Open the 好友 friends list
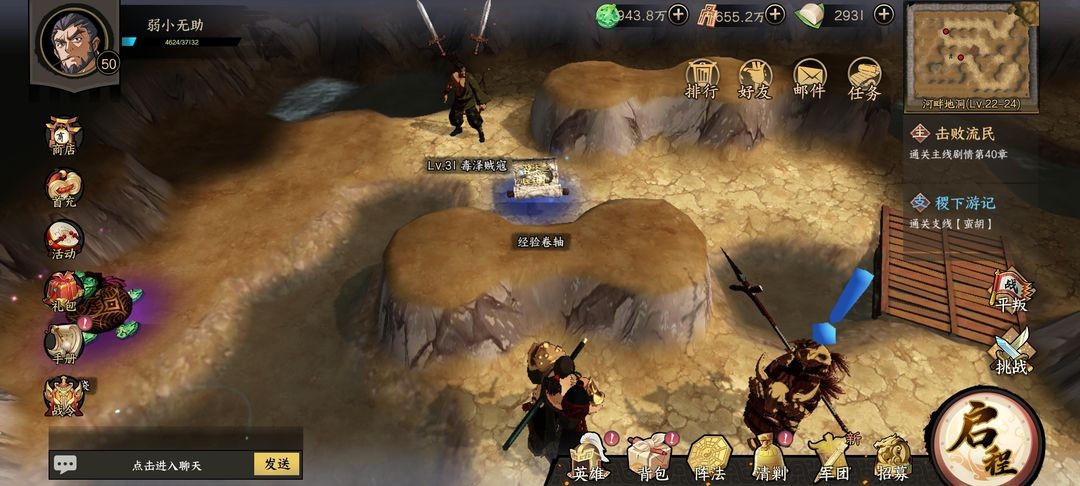1080x486 pixels. point(755,79)
